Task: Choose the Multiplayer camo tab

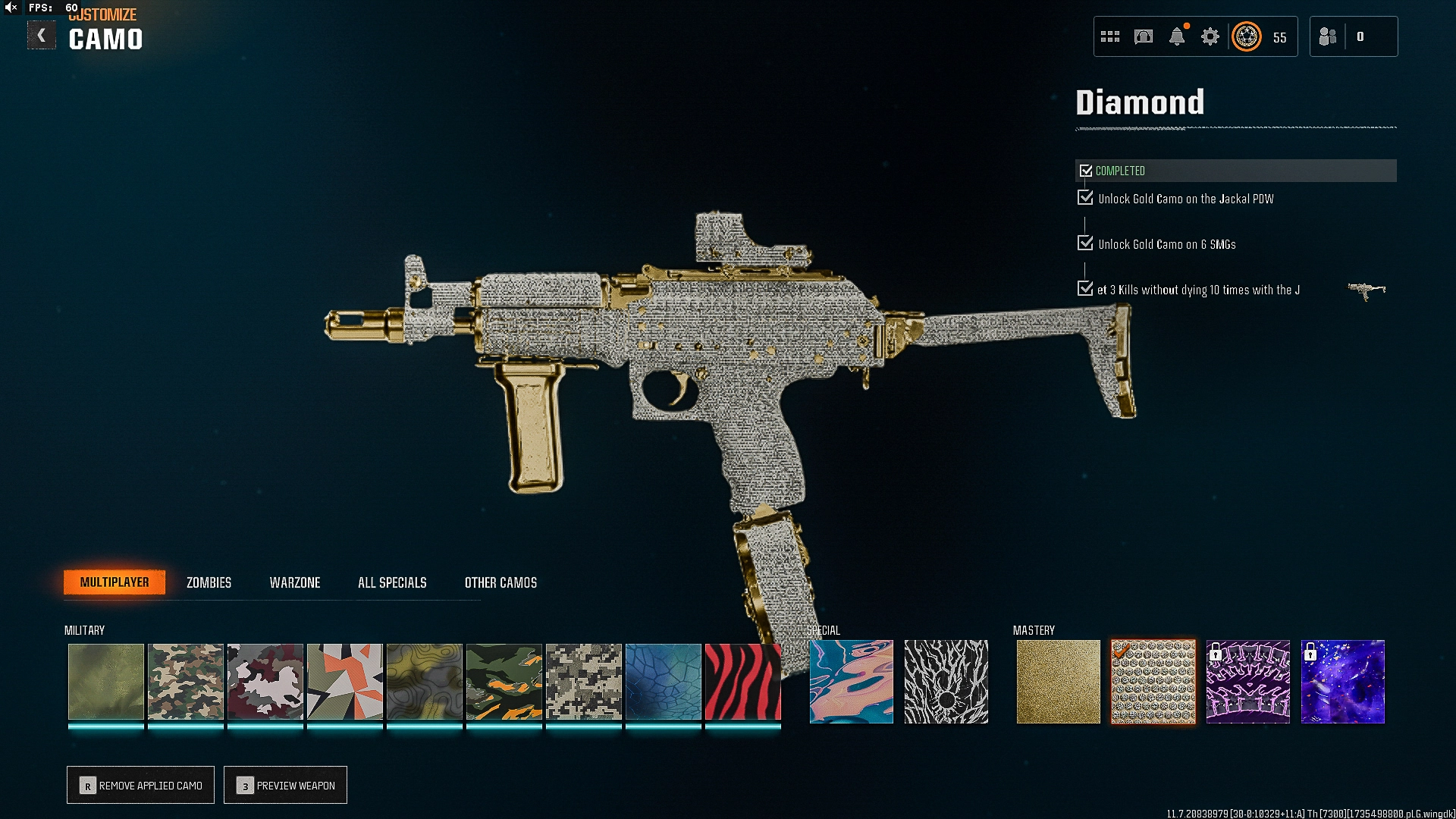Action: point(115,582)
